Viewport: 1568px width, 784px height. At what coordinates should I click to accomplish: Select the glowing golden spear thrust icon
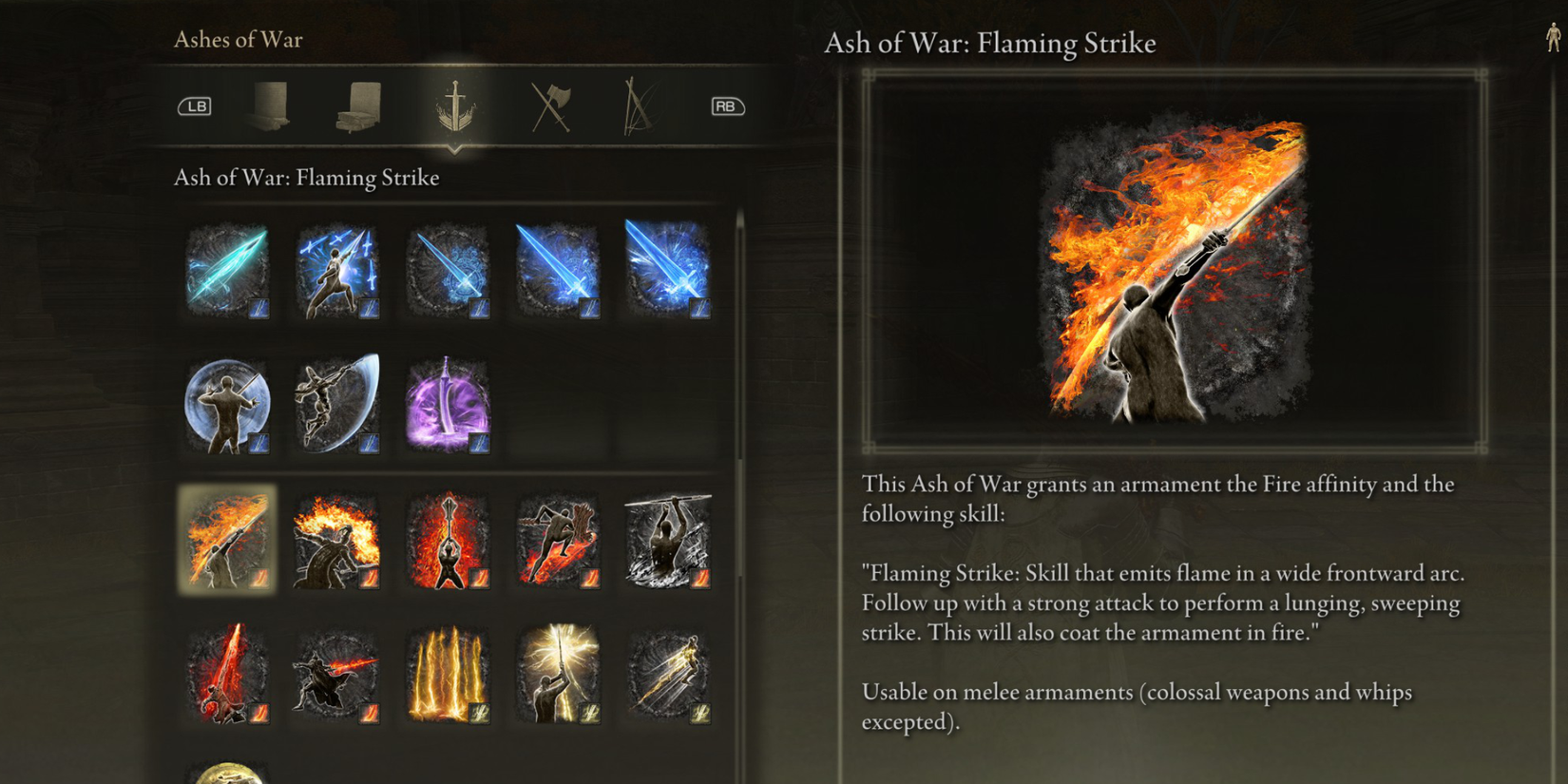(x=559, y=675)
